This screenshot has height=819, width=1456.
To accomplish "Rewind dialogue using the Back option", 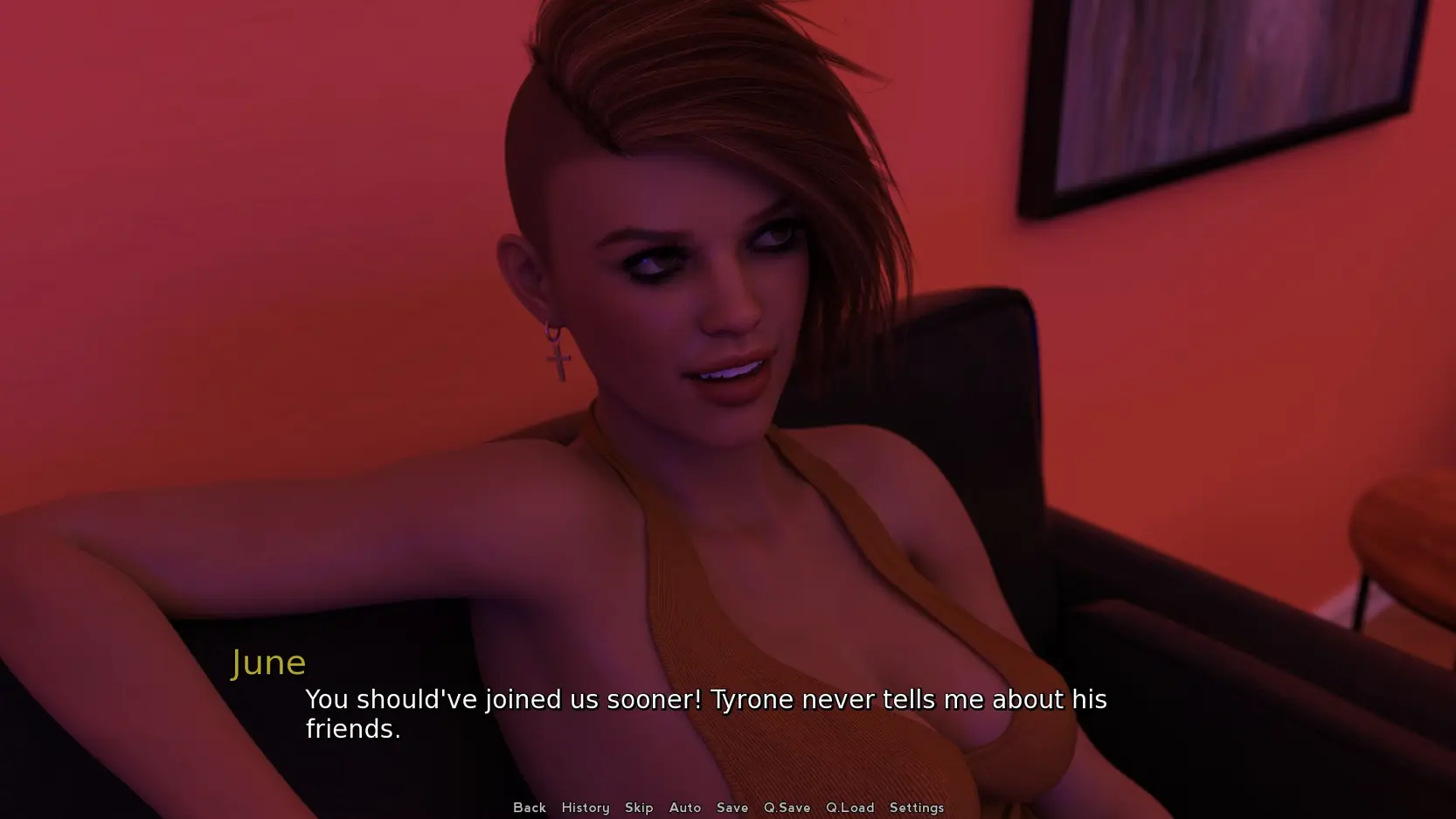I will pyautogui.click(x=530, y=808).
